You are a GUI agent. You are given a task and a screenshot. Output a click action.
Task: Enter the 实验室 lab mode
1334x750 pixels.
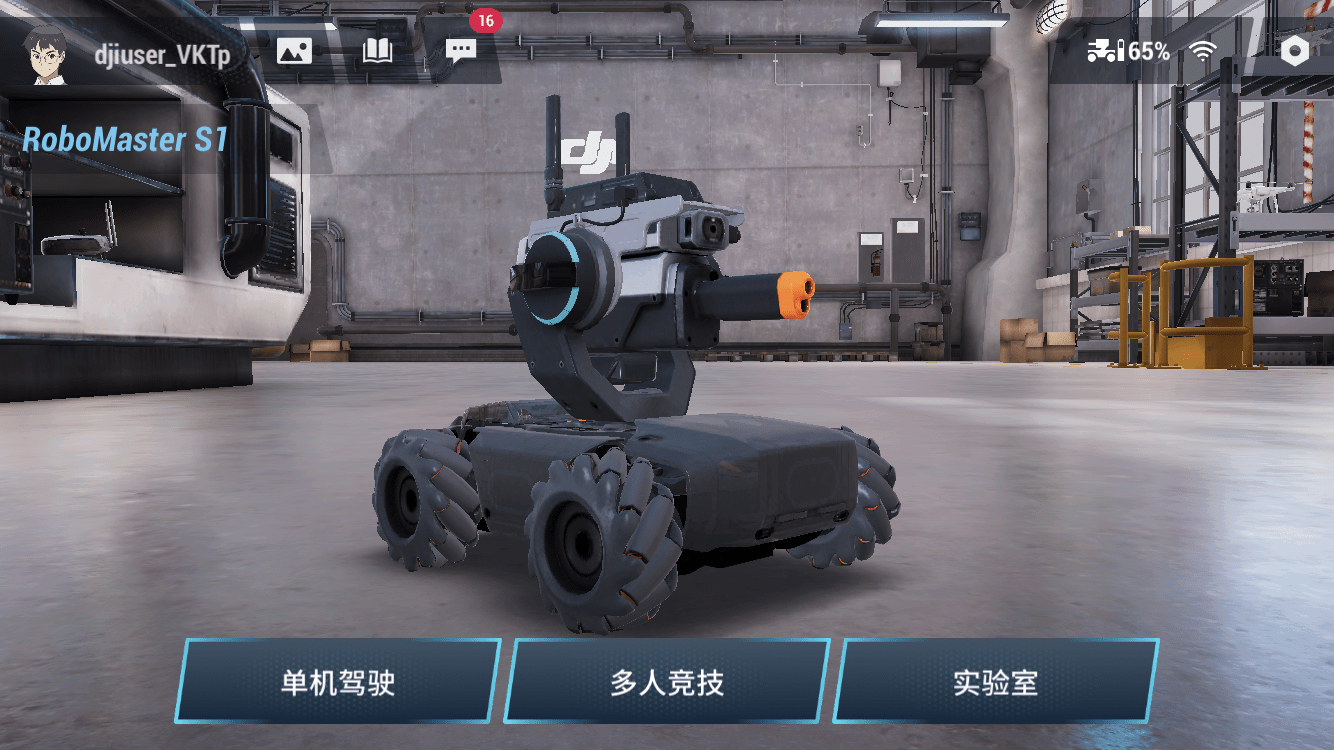coord(995,682)
